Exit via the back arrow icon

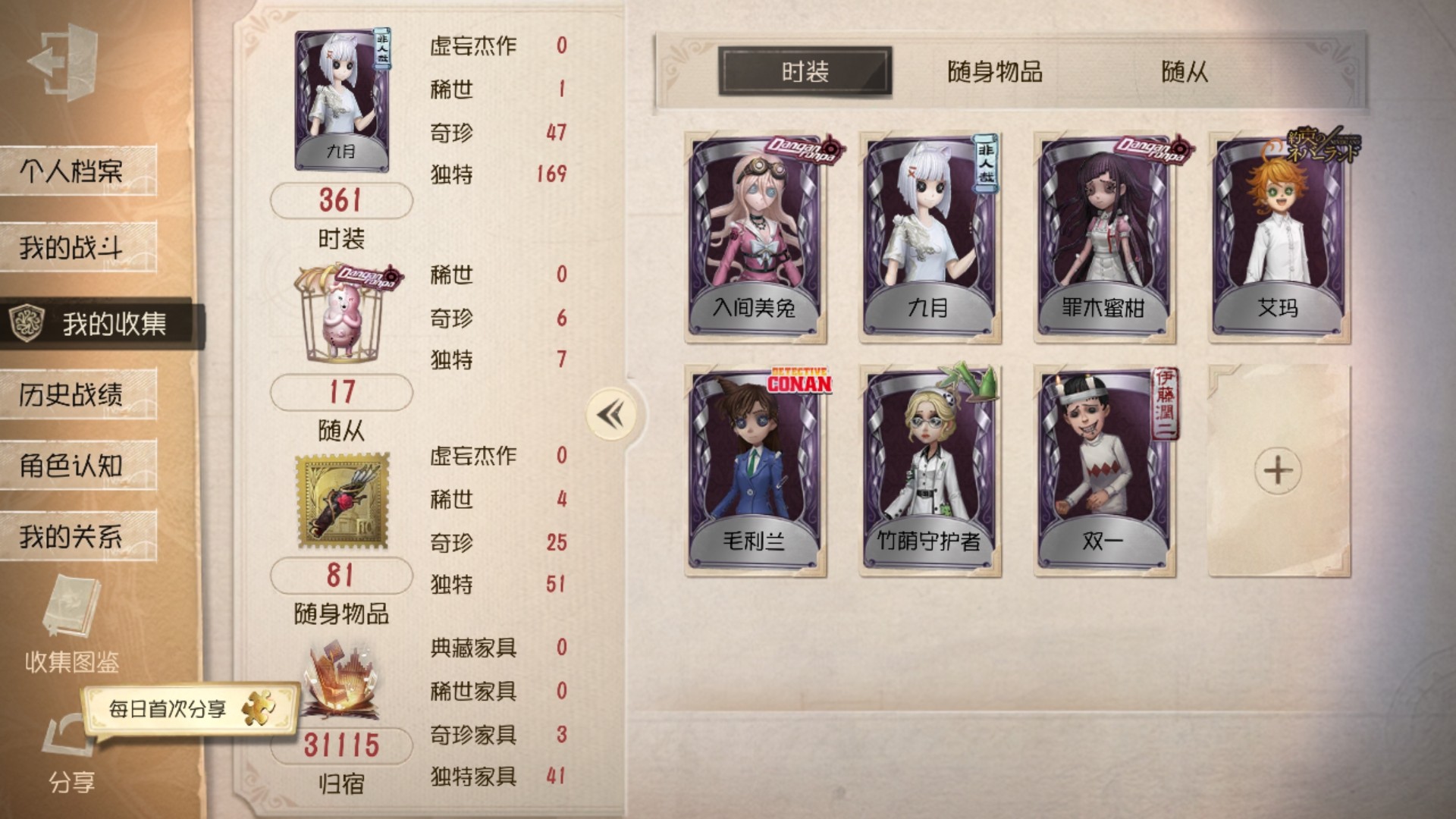[x=64, y=61]
